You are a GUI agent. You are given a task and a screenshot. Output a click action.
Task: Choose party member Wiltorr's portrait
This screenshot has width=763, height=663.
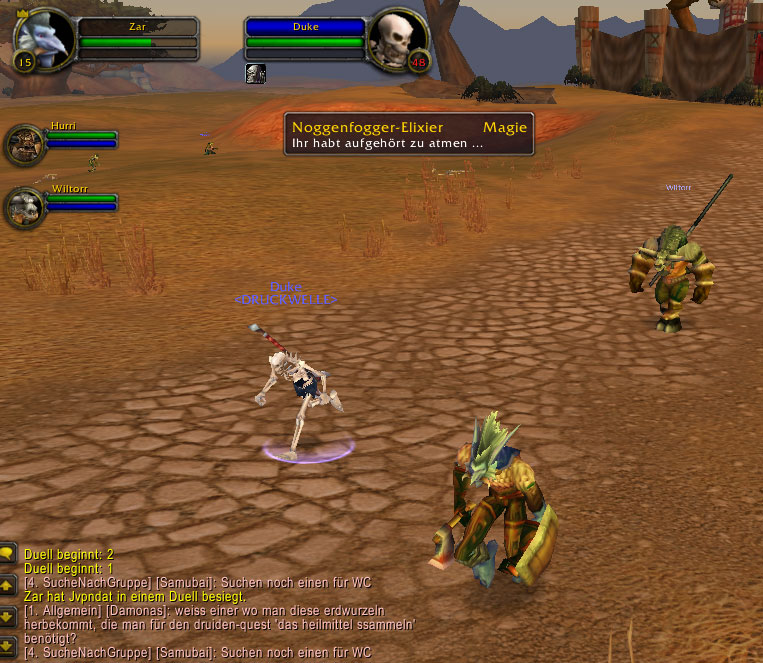coord(23,207)
